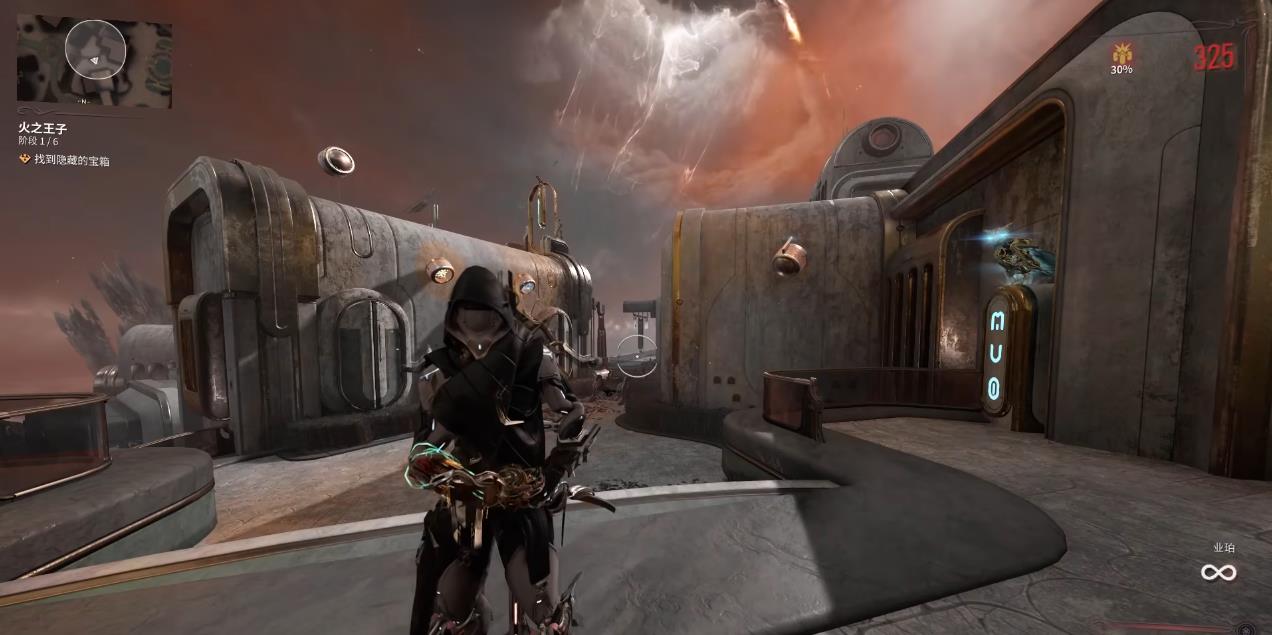Open the minimap in the corner
1272x635 pixels.
click(94, 62)
